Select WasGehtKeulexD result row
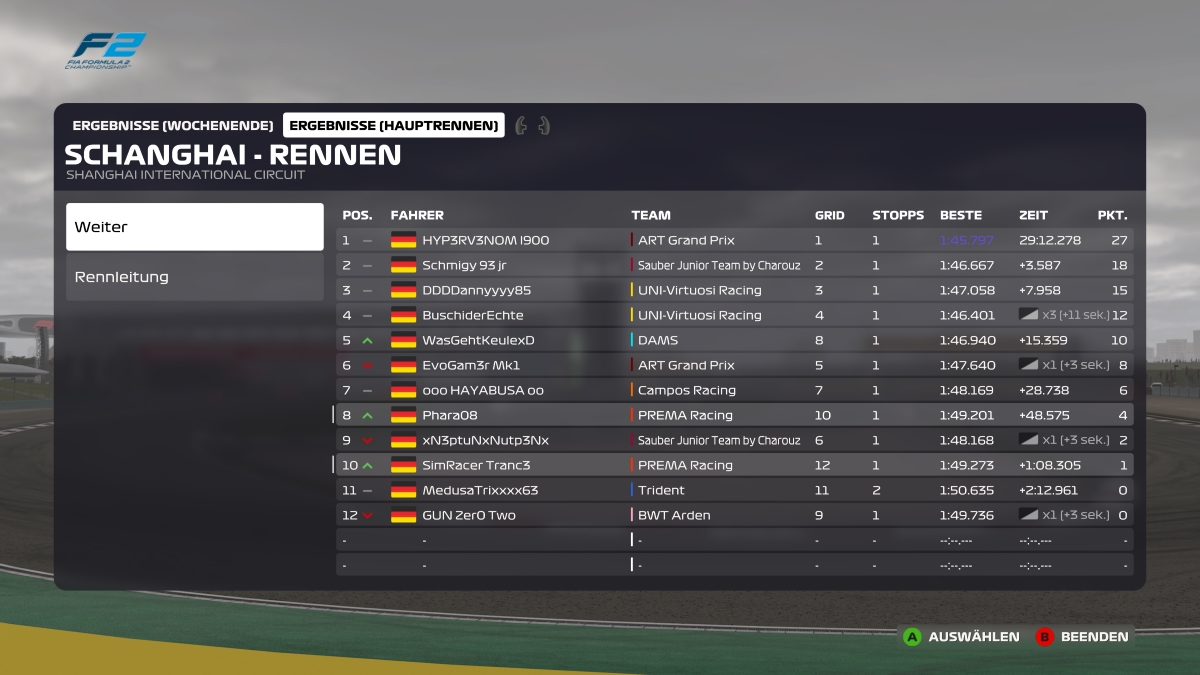Image resolution: width=1200 pixels, height=675 pixels. [478, 340]
